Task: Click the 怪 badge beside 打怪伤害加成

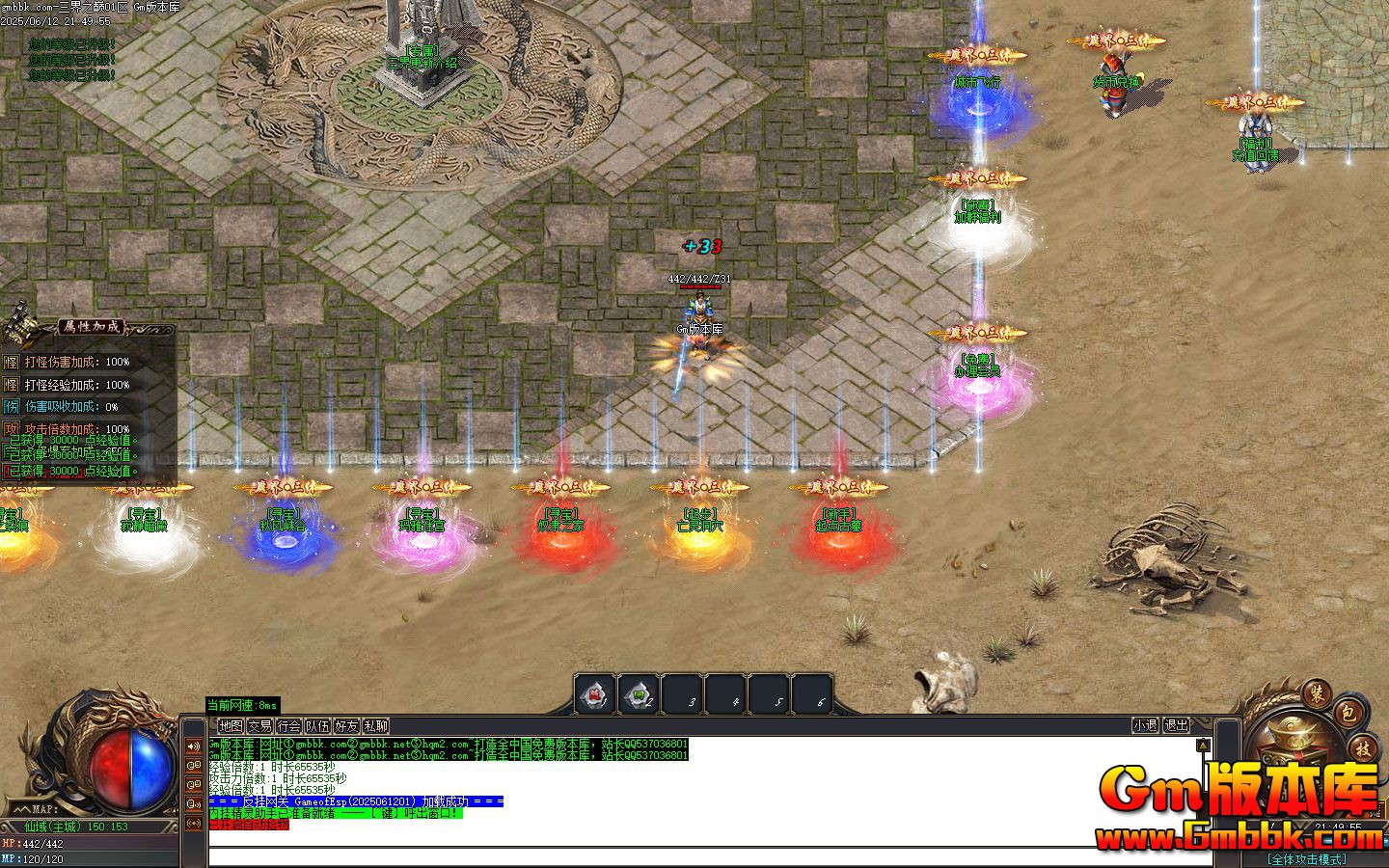Action: click(10, 364)
